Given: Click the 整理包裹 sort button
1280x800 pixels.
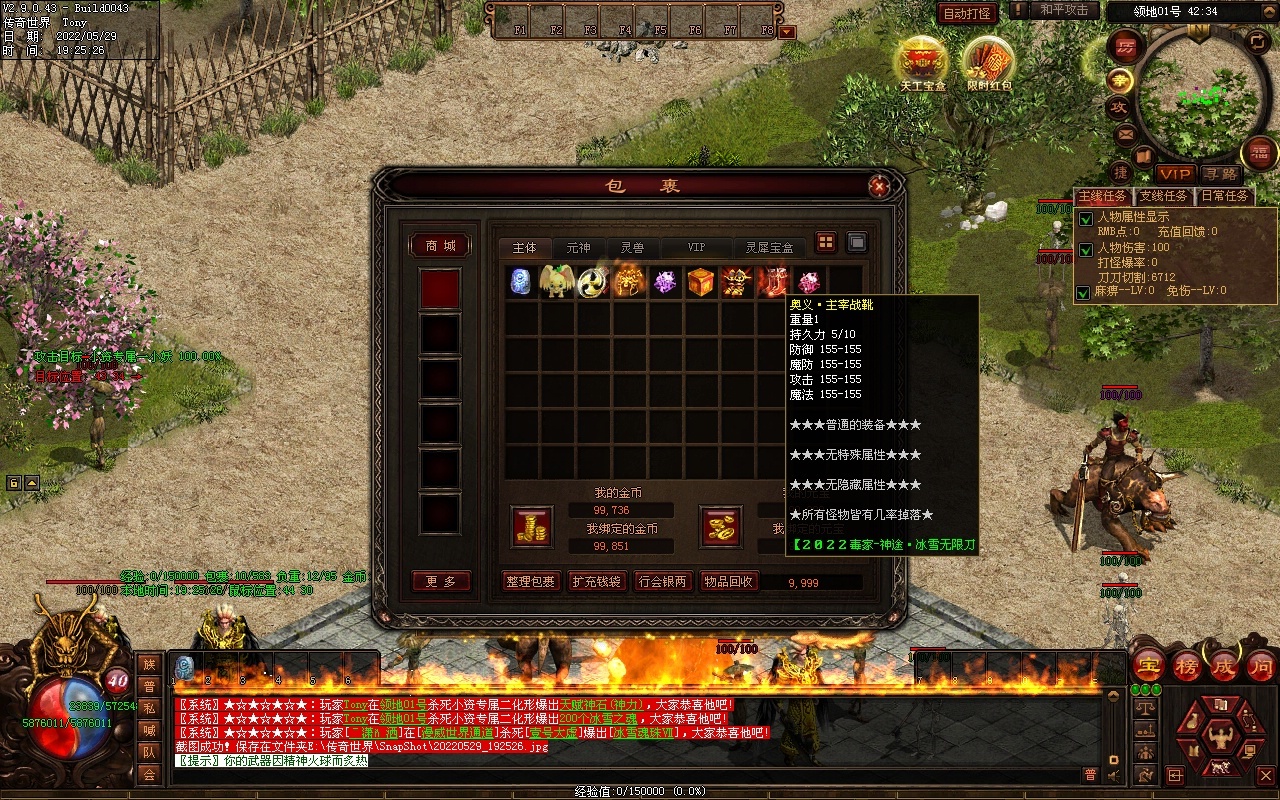Looking at the screenshot, I should click(531, 581).
